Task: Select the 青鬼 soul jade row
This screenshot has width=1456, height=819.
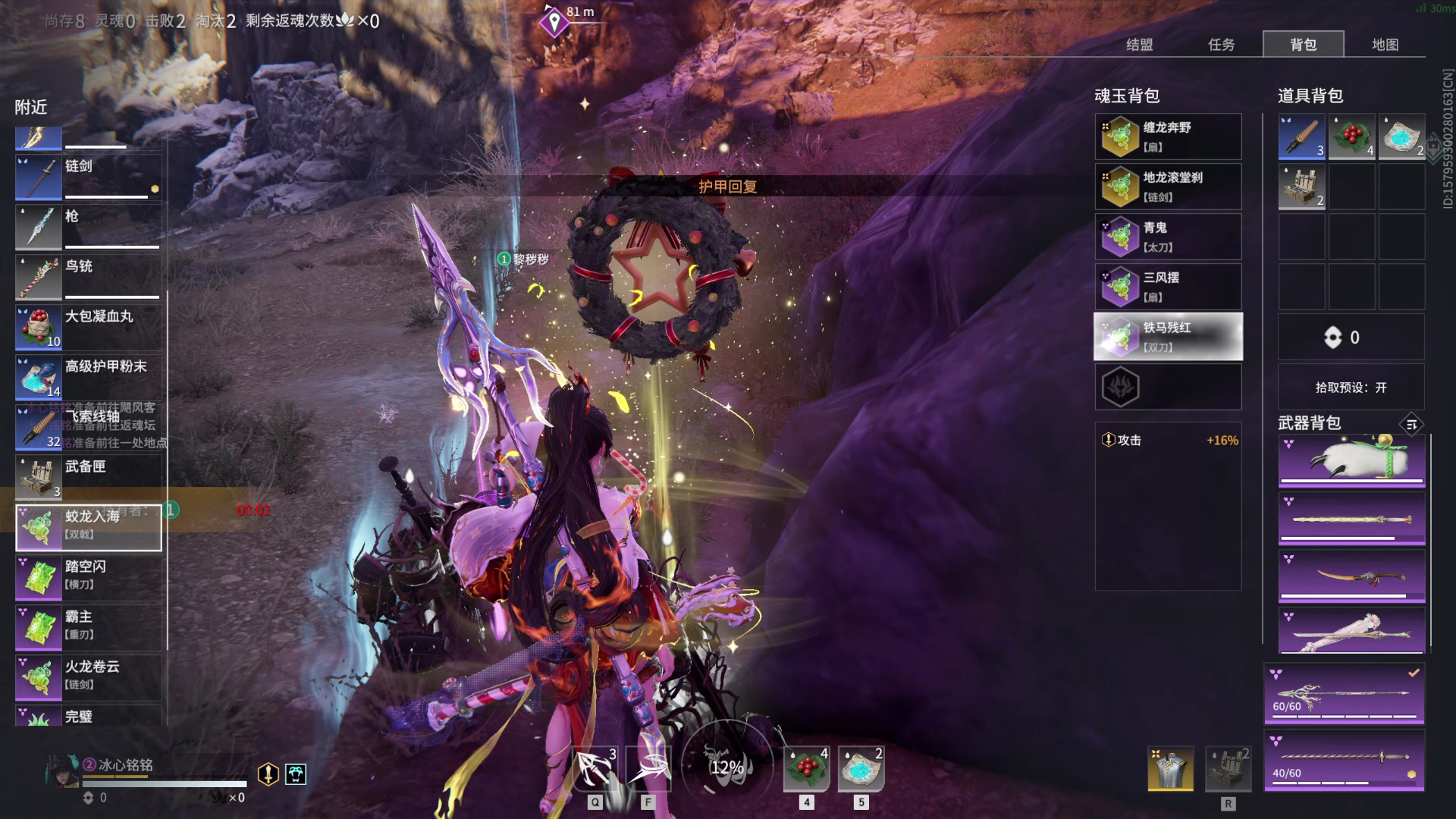Action: [1168, 237]
